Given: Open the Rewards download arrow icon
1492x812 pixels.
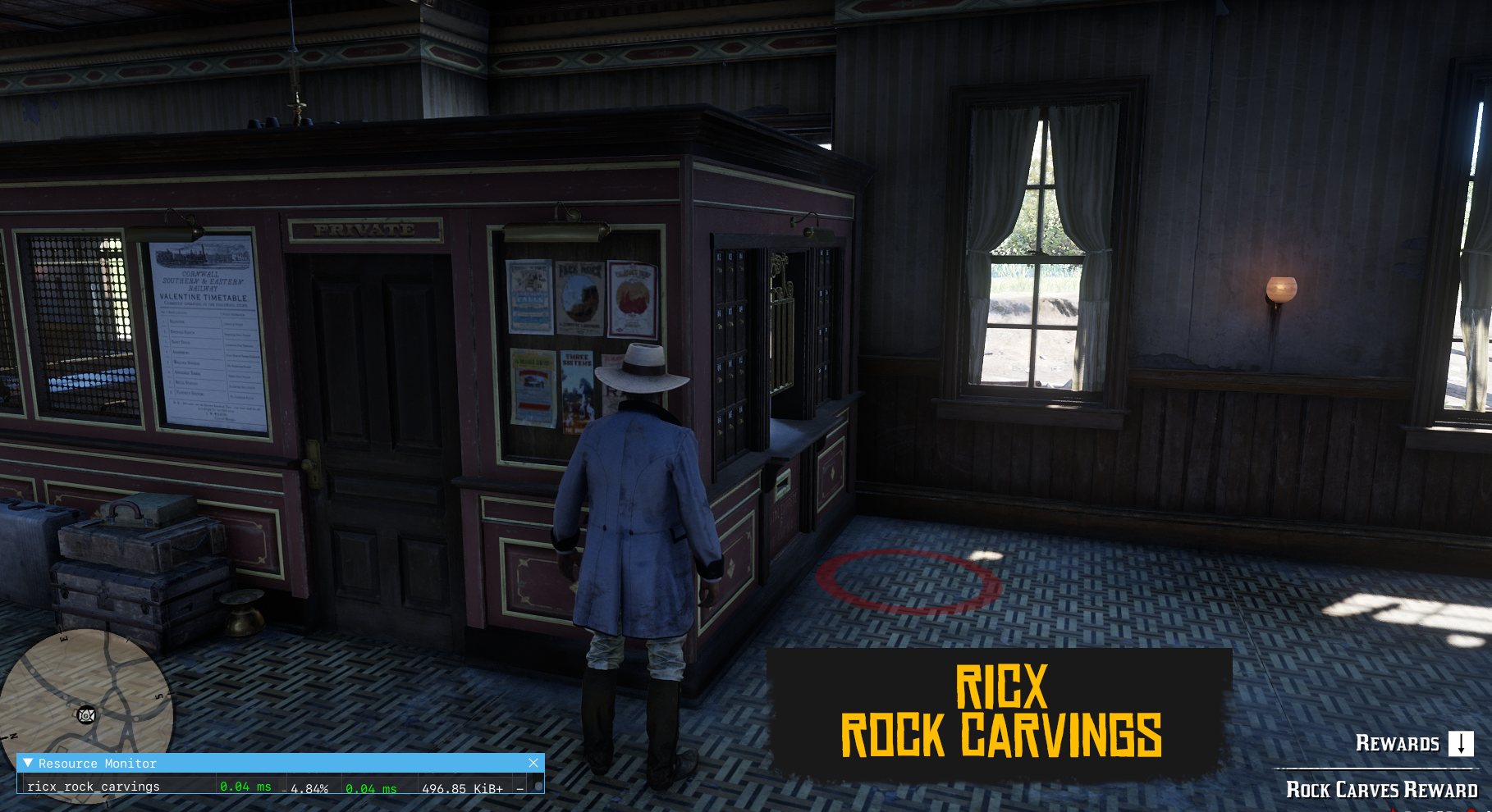Looking at the screenshot, I should (x=1460, y=743).
